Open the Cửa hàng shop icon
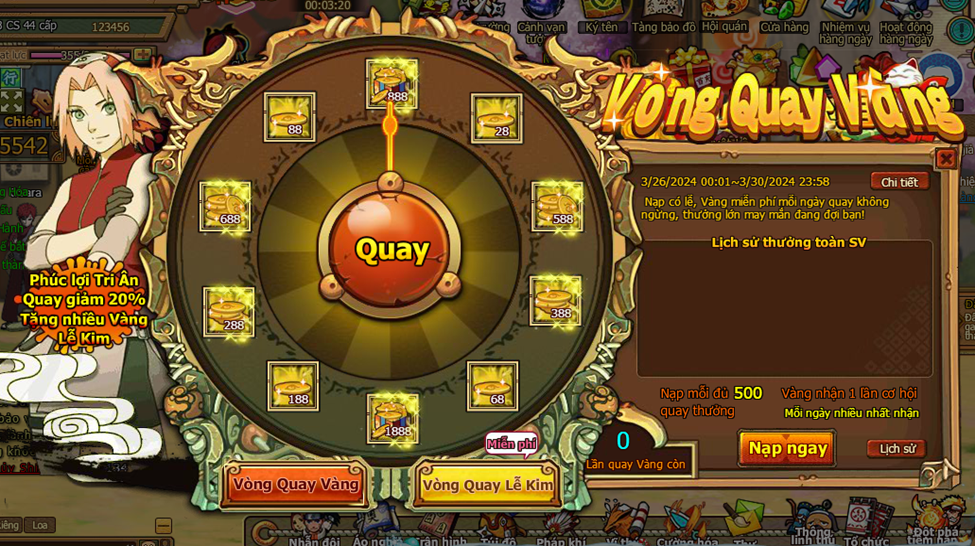 tap(784, 18)
